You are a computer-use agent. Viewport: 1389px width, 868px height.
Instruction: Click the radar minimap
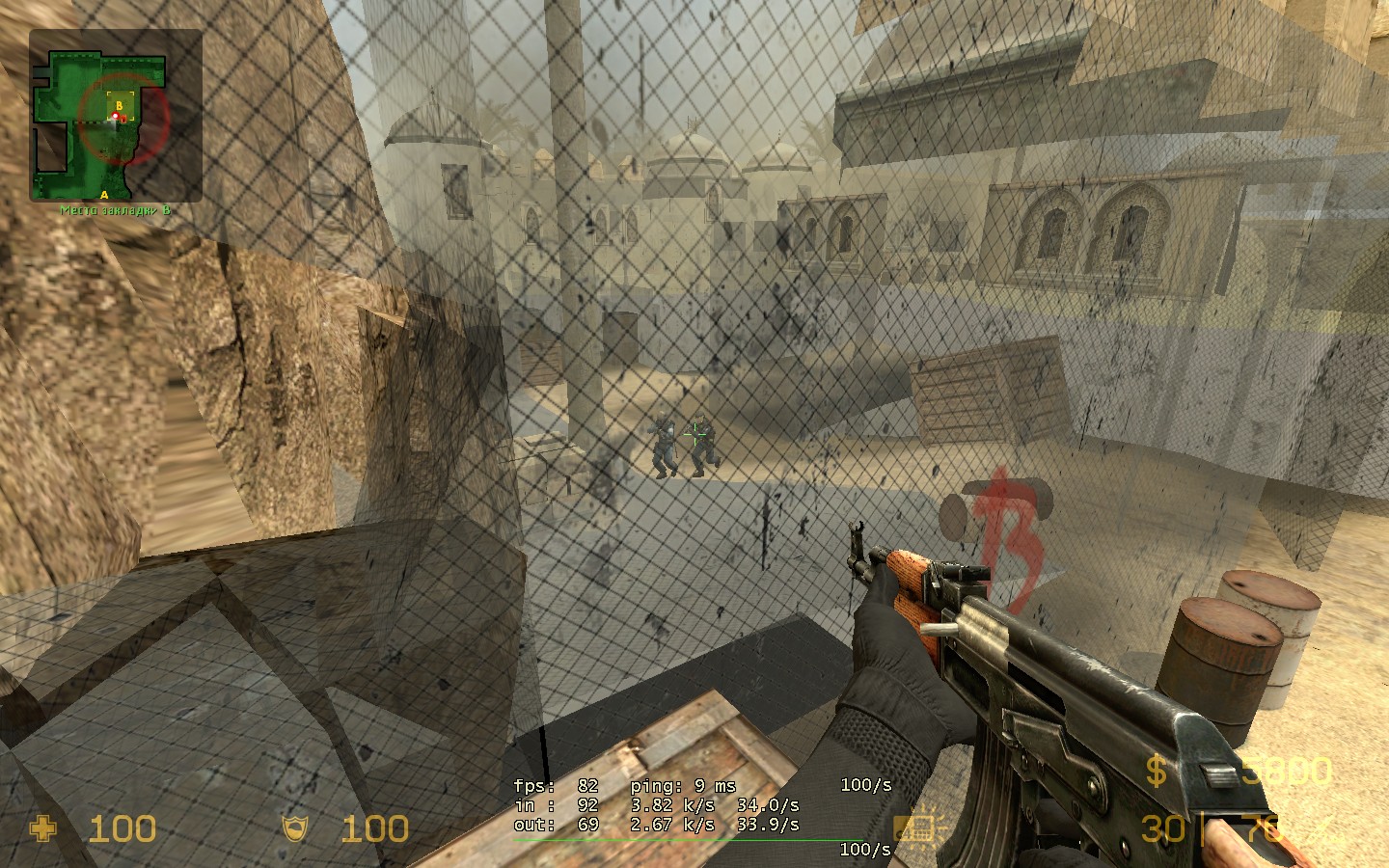116,116
